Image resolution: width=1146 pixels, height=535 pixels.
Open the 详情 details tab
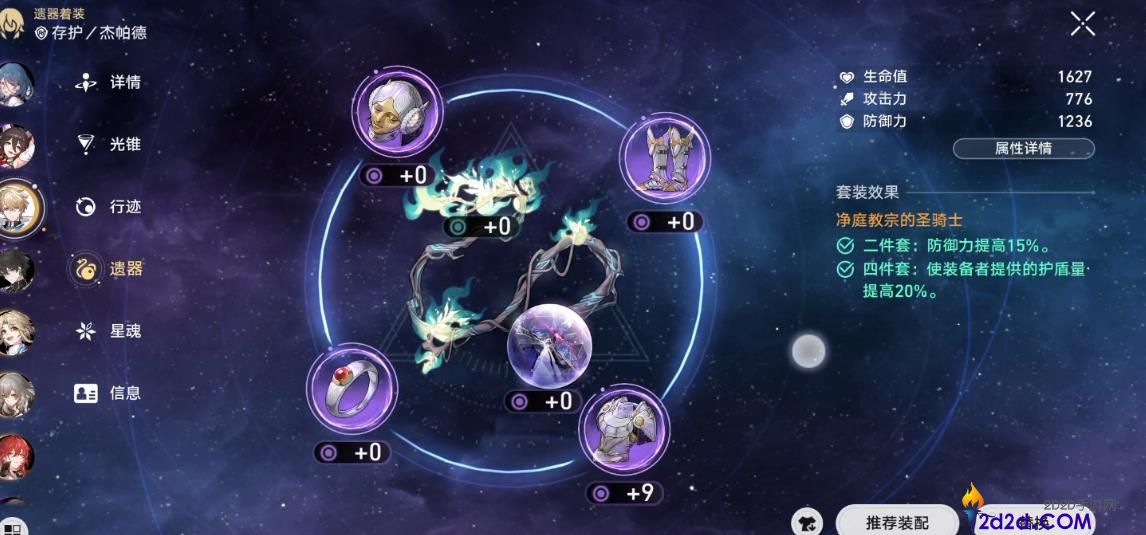click(x=109, y=82)
